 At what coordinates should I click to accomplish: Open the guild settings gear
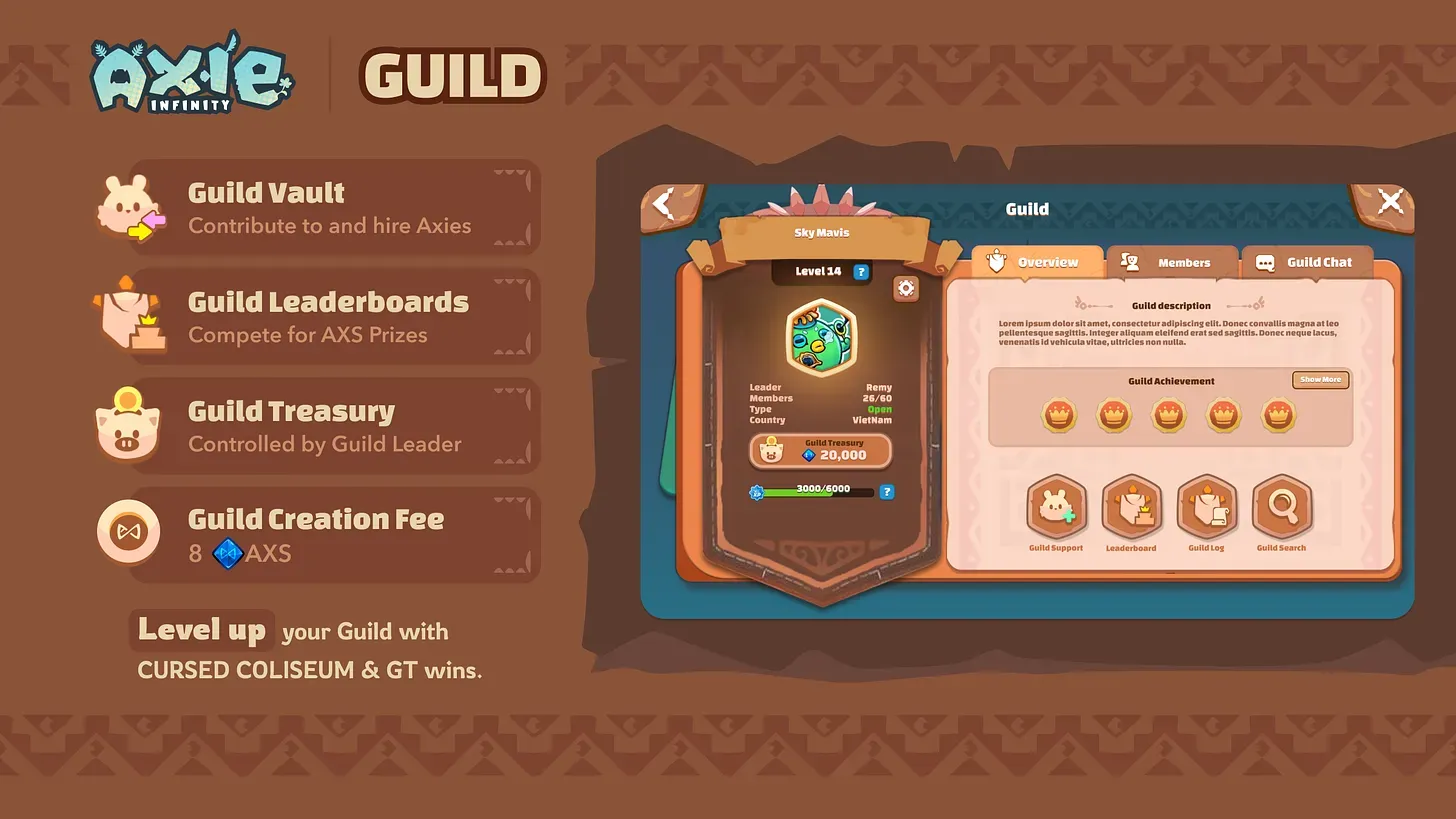[905, 288]
